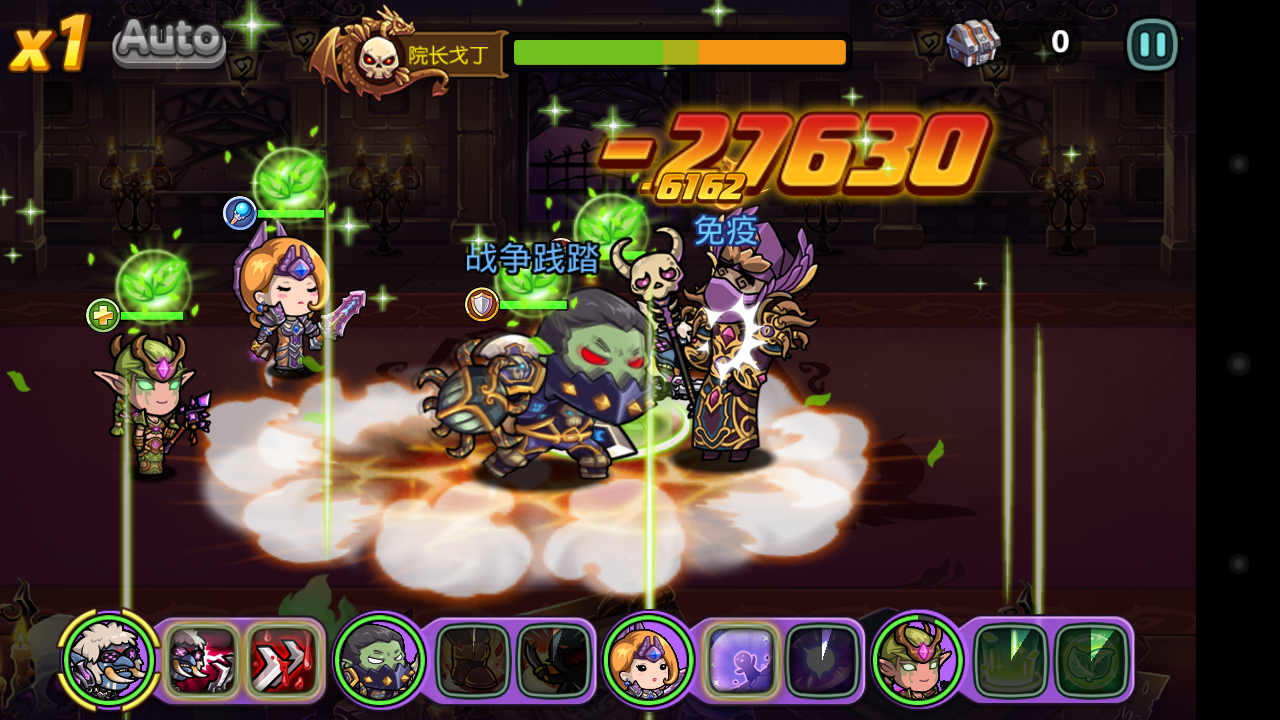
Task: Use the red double-arrow skill
Action: [x=282, y=660]
